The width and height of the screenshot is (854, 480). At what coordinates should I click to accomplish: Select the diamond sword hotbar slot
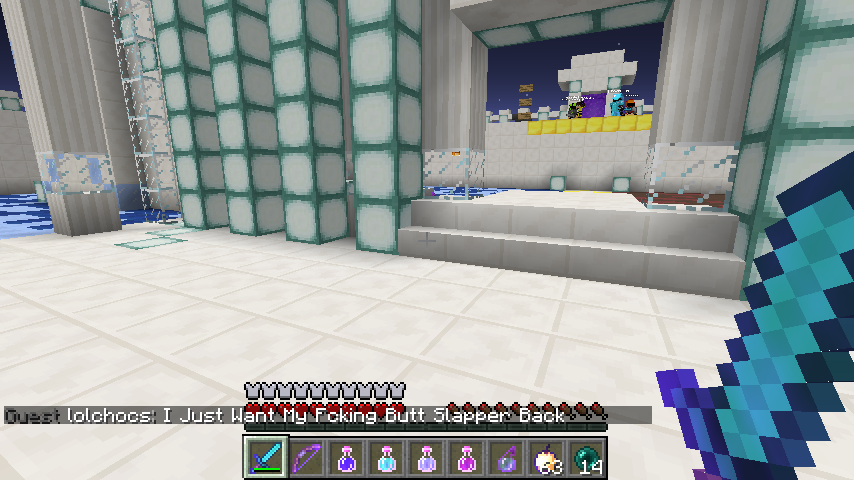click(x=267, y=458)
